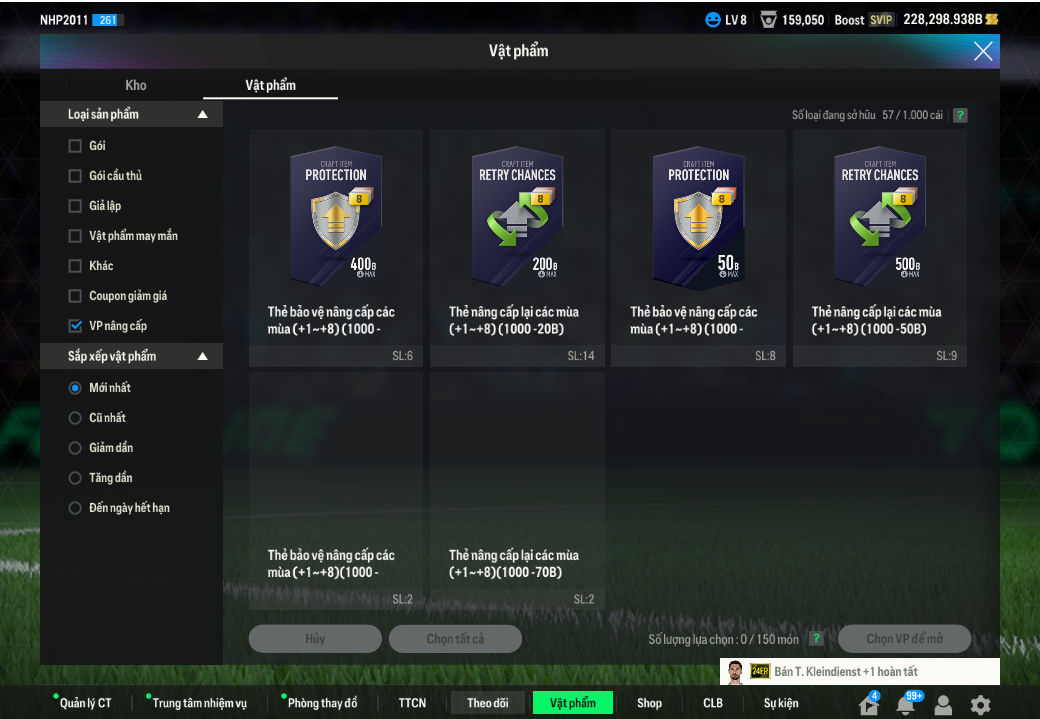The width and height of the screenshot is (1040, 719).
Task: Open the gear settings icon
Action: click(x=980, y=704)
